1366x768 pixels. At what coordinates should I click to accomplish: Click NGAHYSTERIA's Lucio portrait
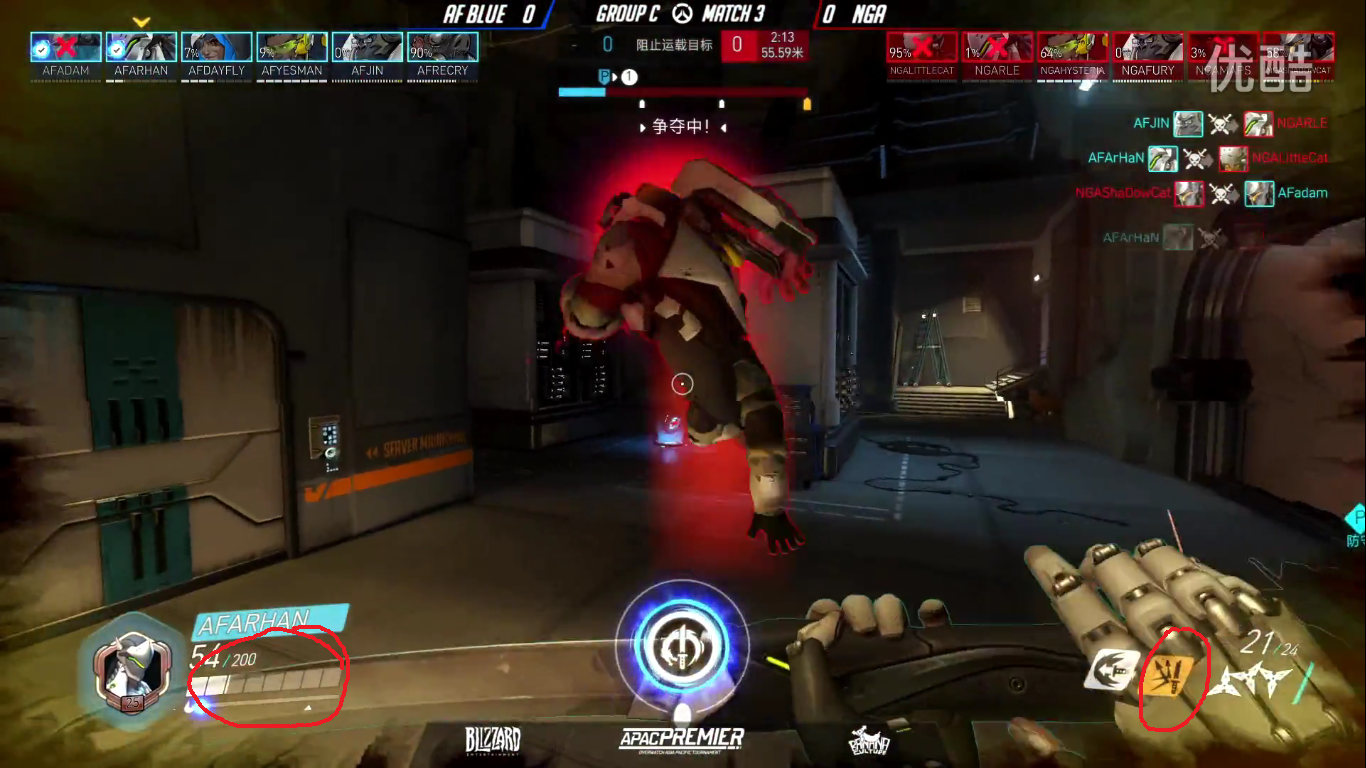1072,47
